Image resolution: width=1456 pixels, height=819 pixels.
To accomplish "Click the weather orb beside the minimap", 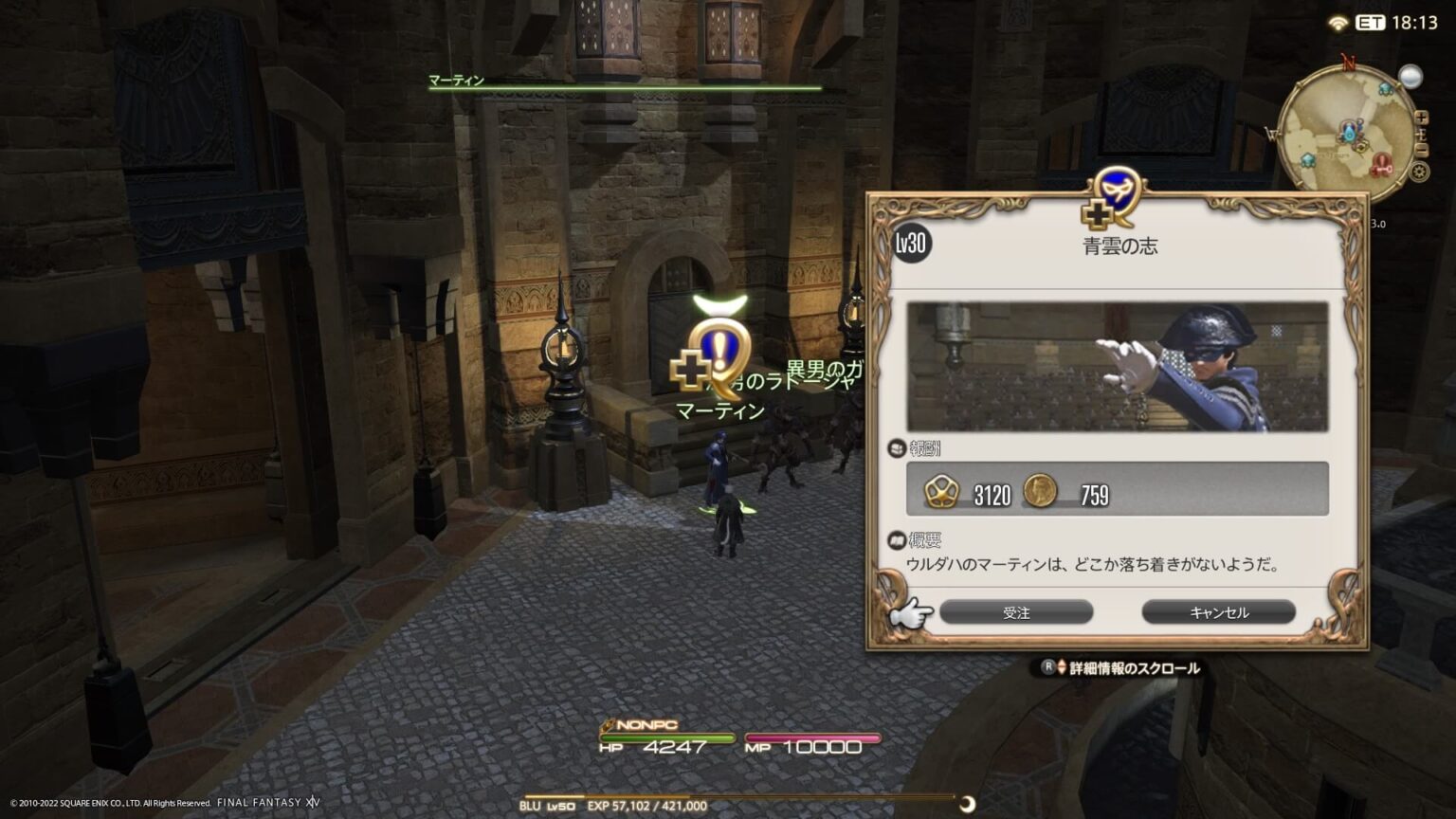I will click(x=1411, y=77).
